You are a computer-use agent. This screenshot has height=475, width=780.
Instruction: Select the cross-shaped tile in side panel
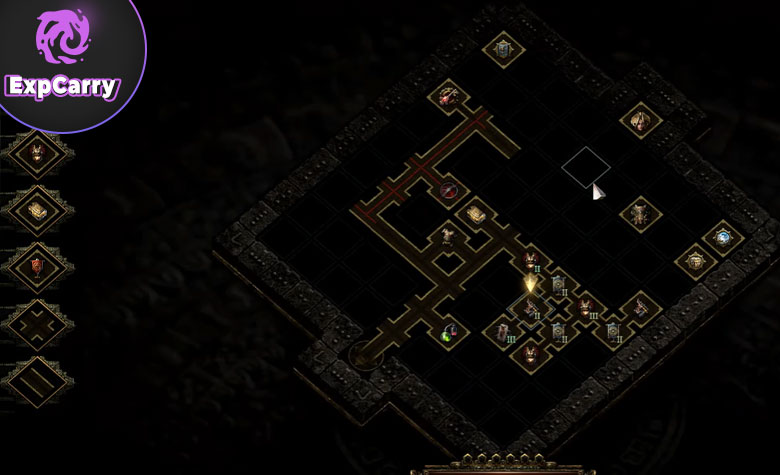point(39,324)
